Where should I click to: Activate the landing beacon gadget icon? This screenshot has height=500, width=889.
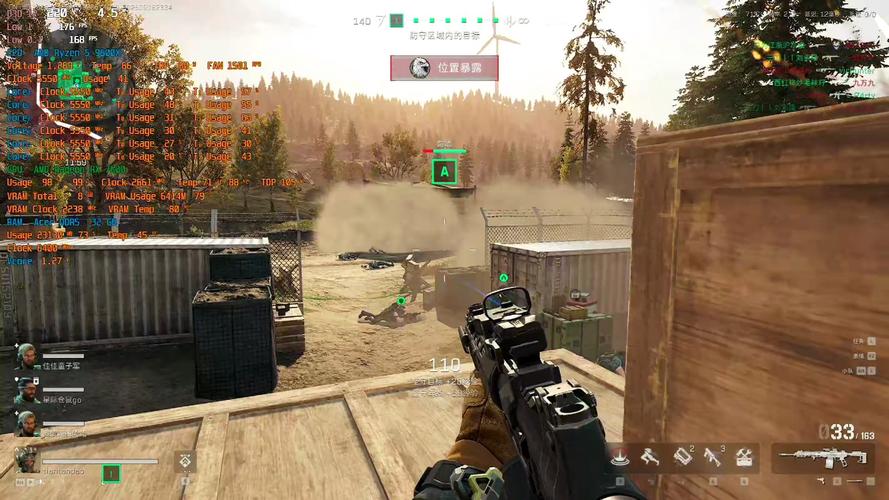coord(621,458)
